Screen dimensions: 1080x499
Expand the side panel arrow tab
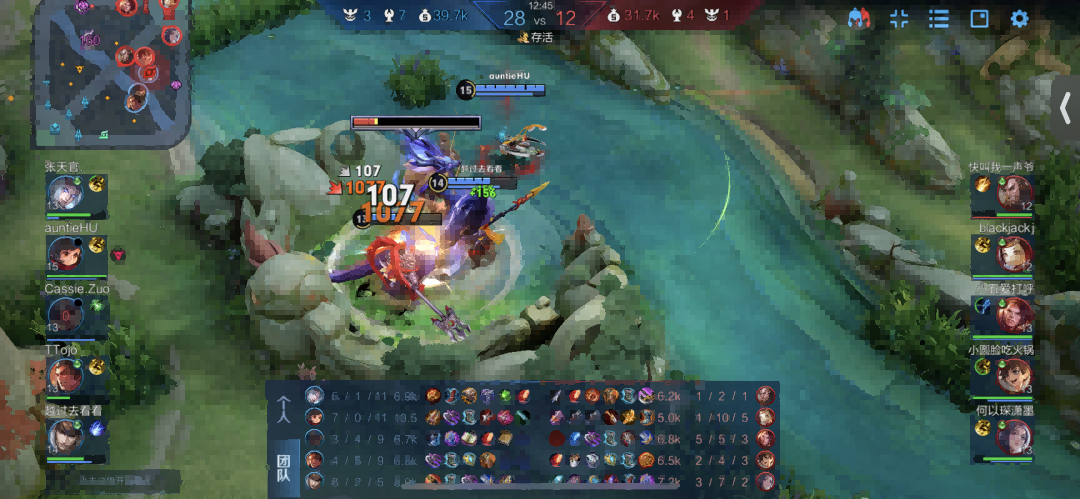[1066, 109]
